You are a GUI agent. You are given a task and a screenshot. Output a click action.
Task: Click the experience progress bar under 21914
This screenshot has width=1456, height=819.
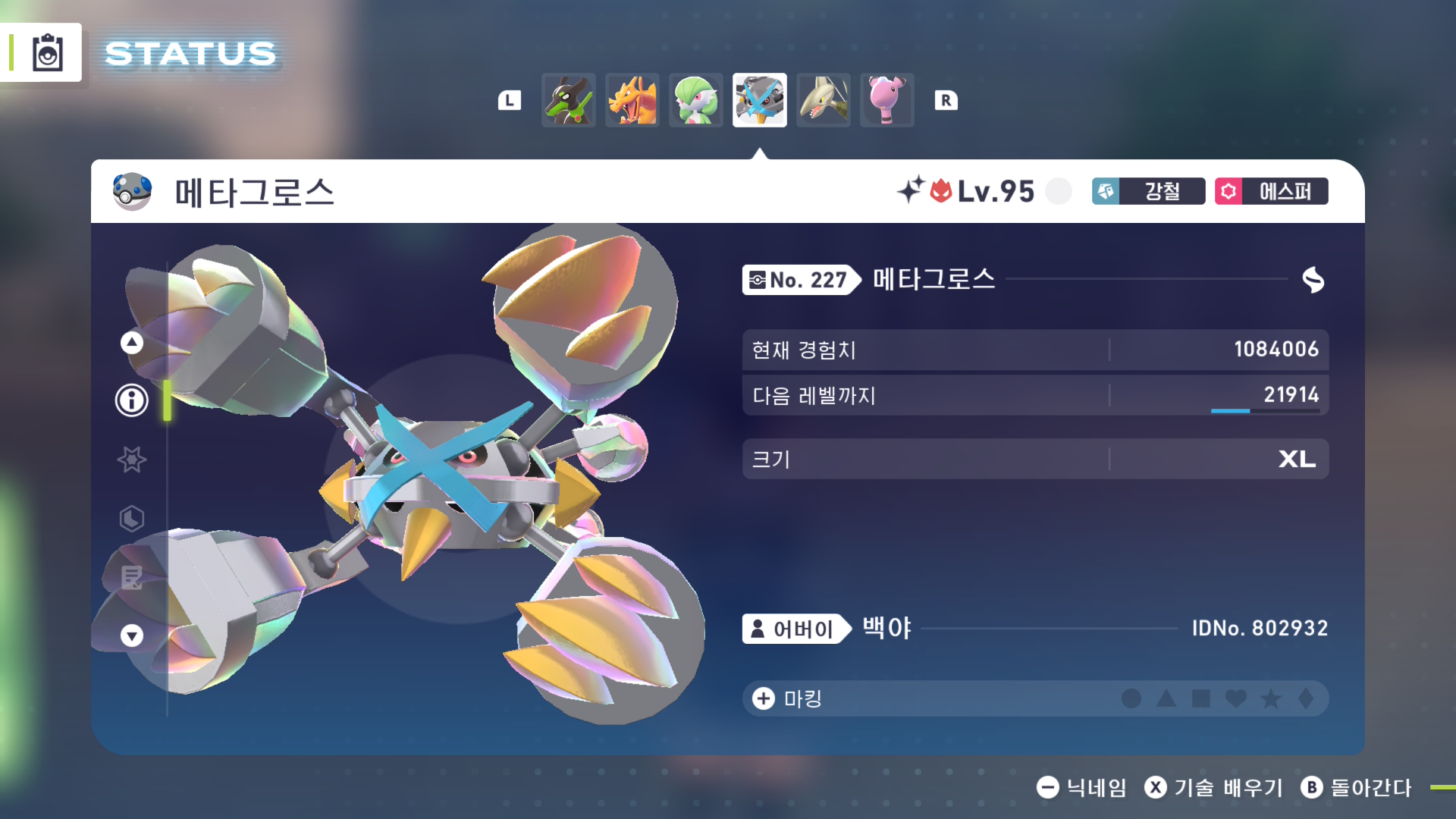click(x=1267, y=412)
